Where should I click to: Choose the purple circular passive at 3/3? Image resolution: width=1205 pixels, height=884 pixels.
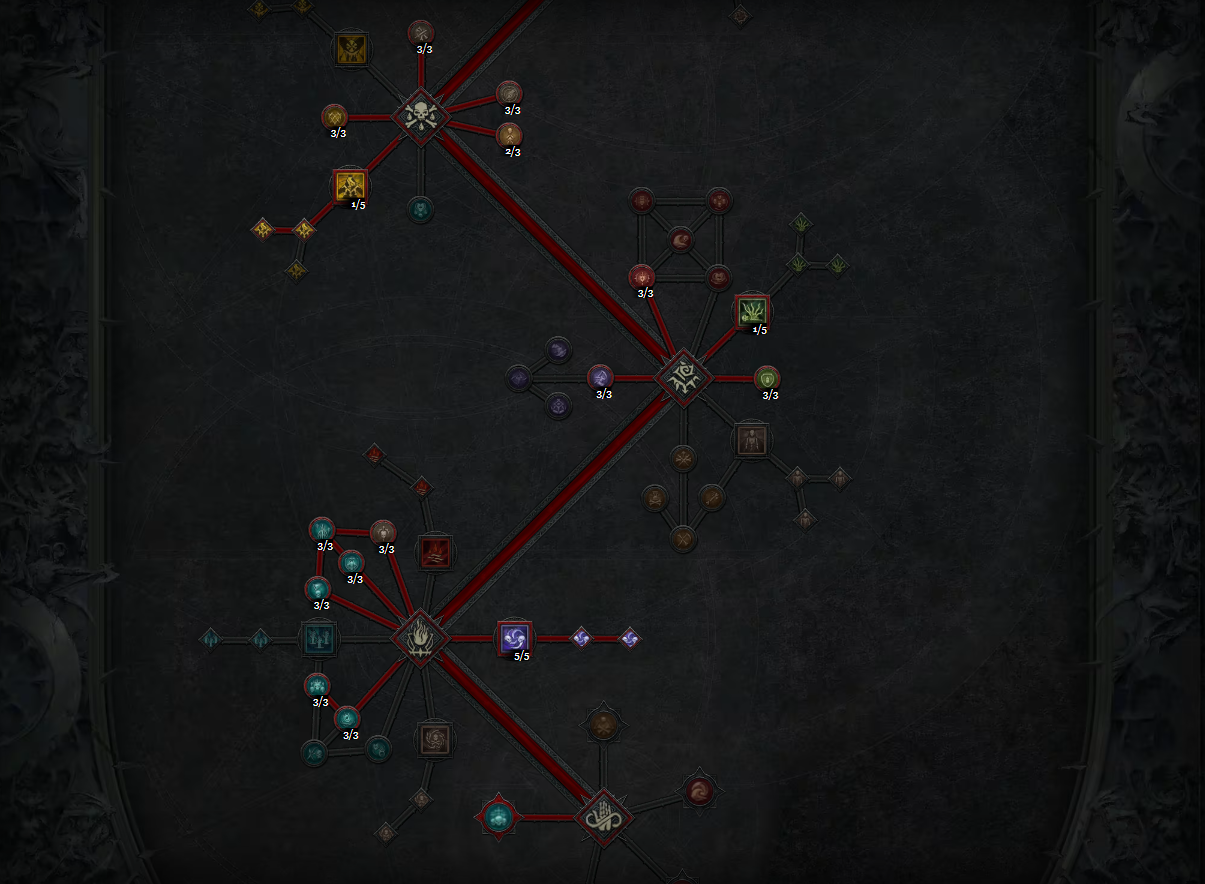click(x=600, y=378)
